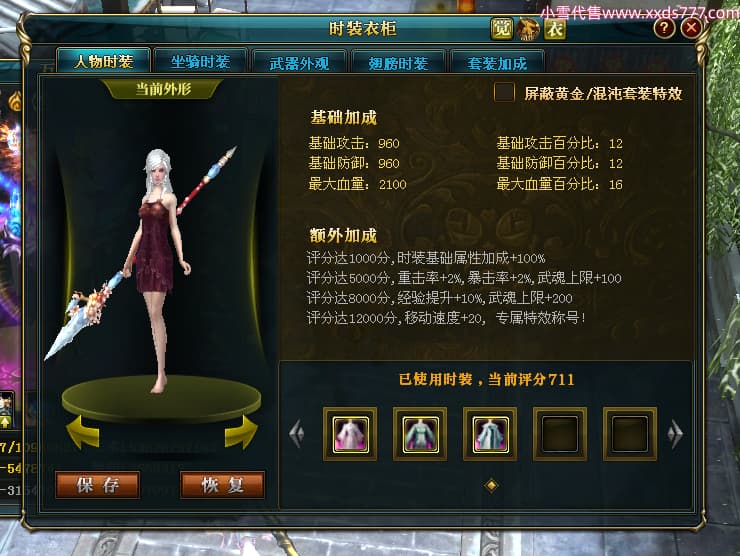This screenshot has width=740, height=556.
Task: Choose the green-sleeved robe costume slot
Action: point(420,433)
